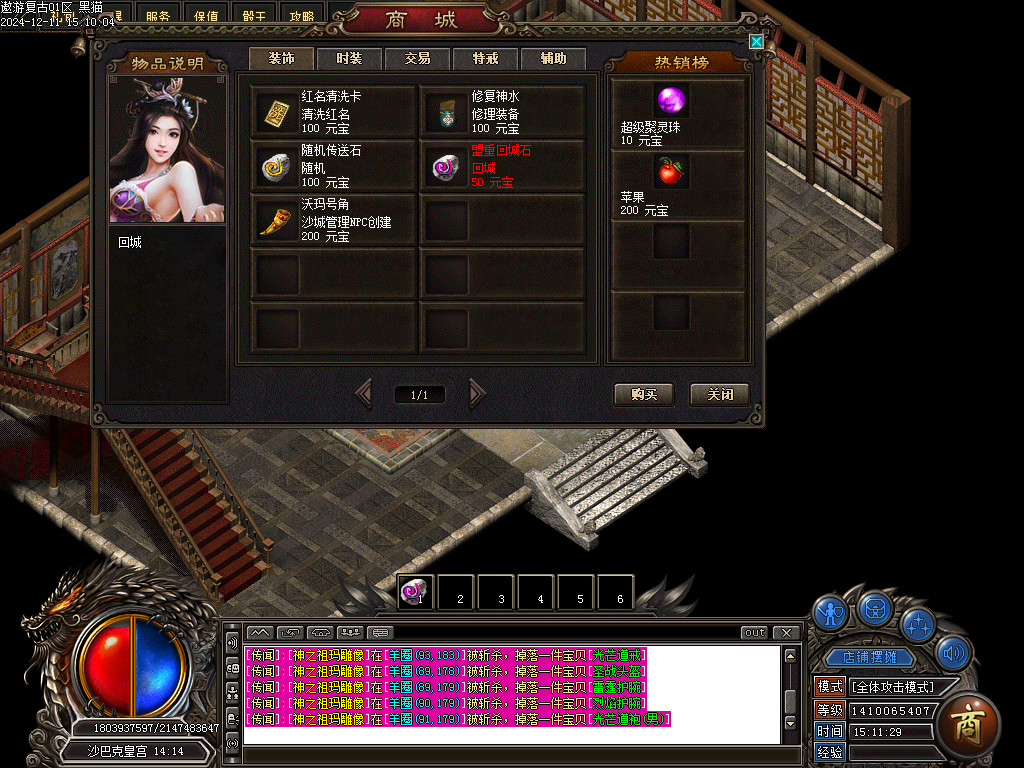Image resolution: width=1024 pixels, height=768 pixels.
Task: Click the 购买 buy button
Action: [x=644, y=394]
